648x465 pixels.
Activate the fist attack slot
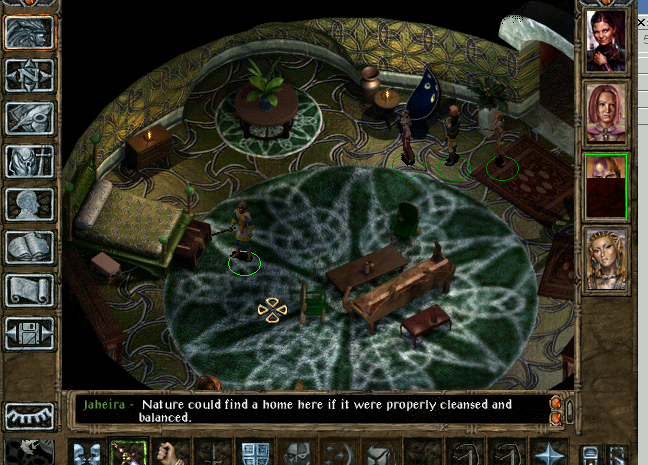click(172, 452)
